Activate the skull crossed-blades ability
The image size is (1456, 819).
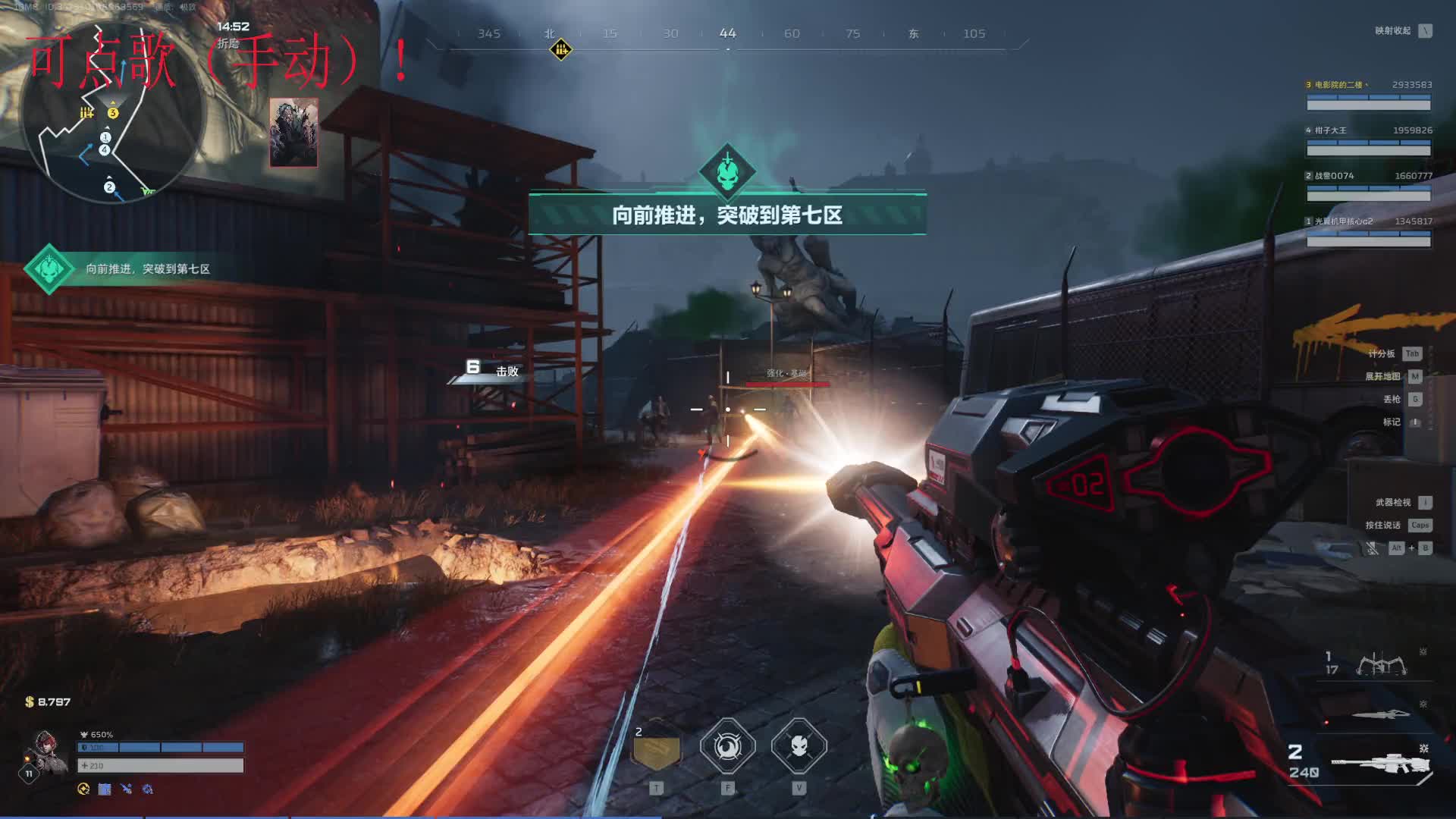(x=799, y=747)
